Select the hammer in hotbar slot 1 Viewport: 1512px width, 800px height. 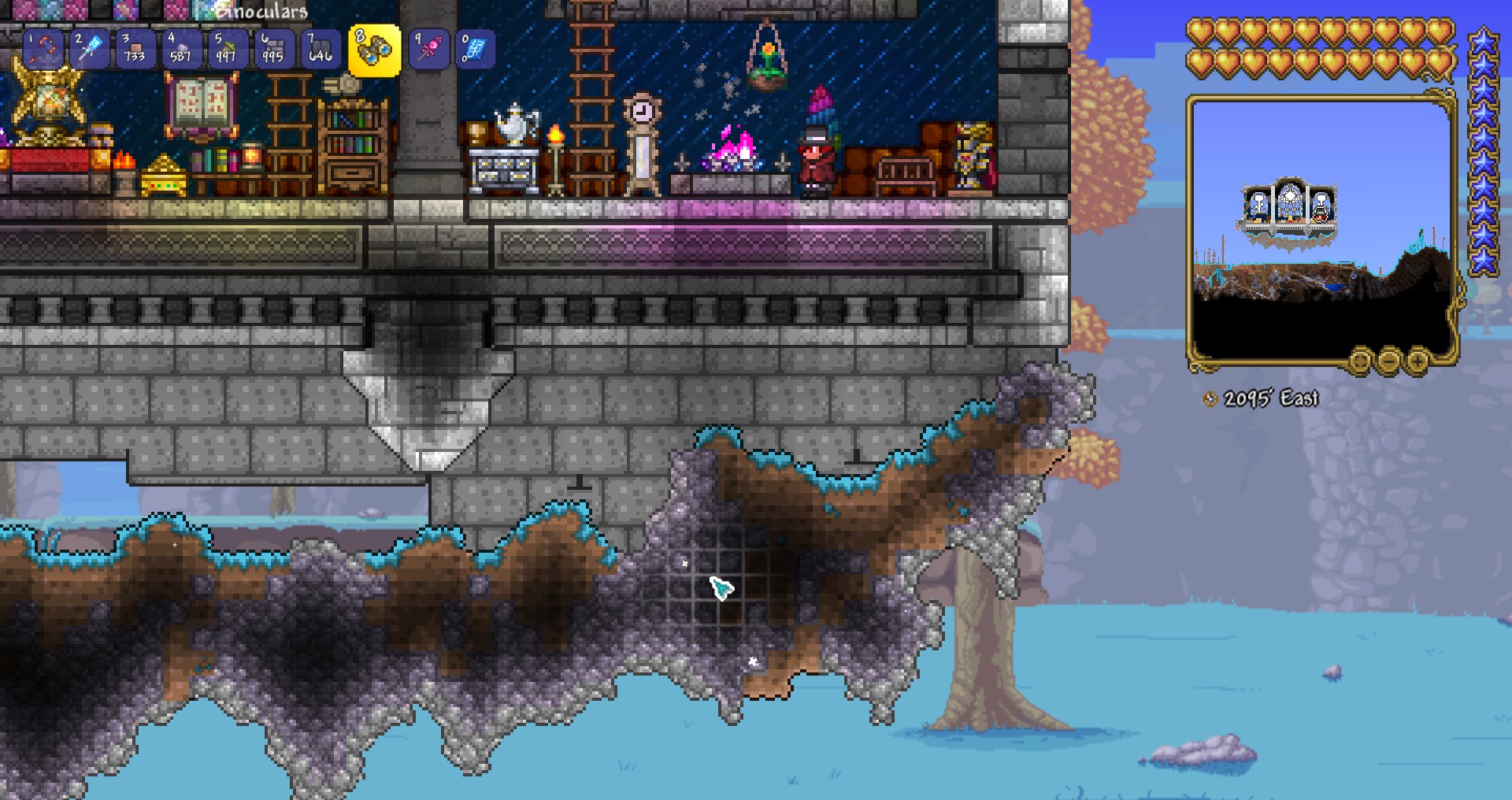(45, 50)
